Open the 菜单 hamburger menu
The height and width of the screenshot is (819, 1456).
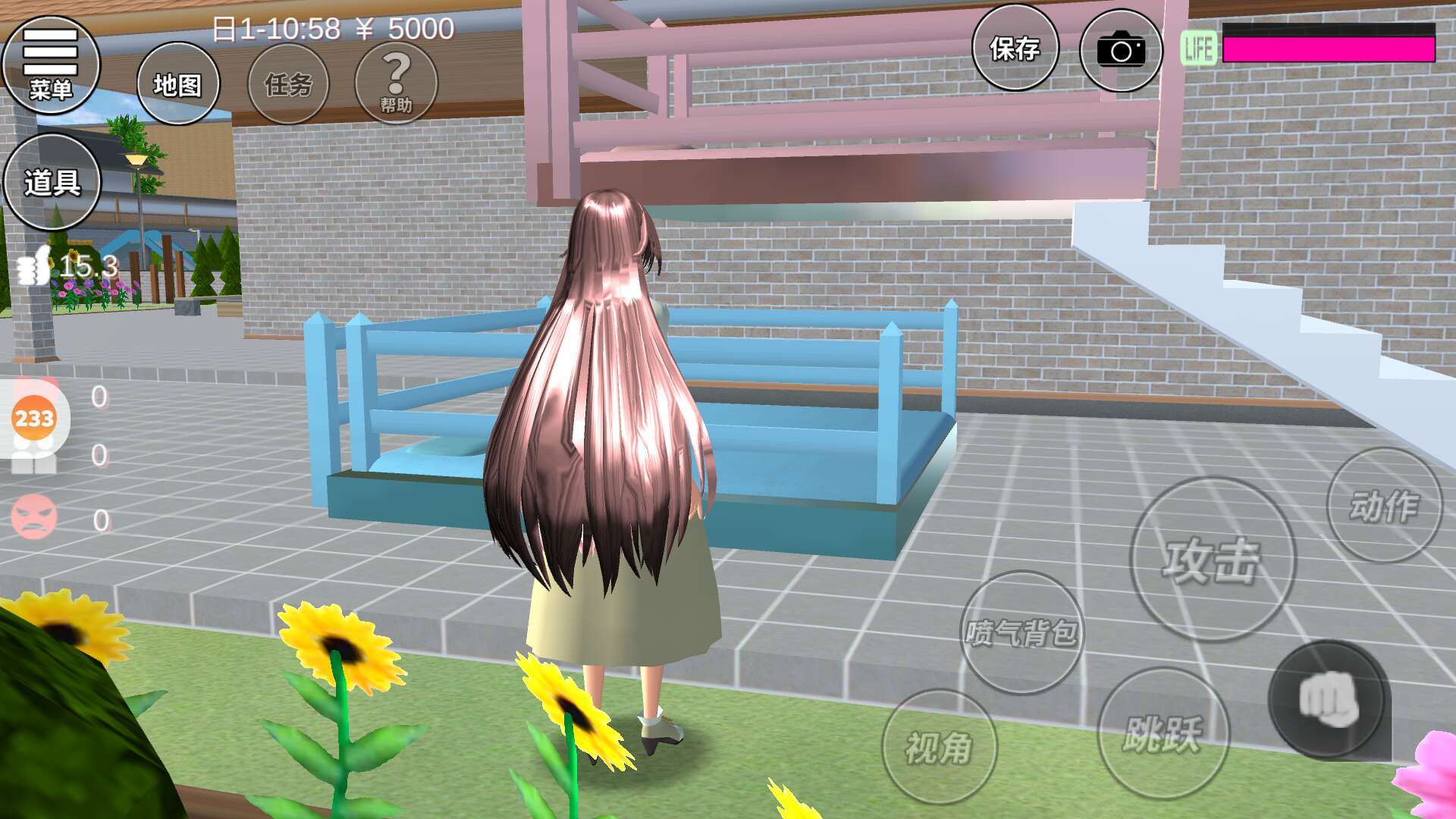[x=51, y=65]
